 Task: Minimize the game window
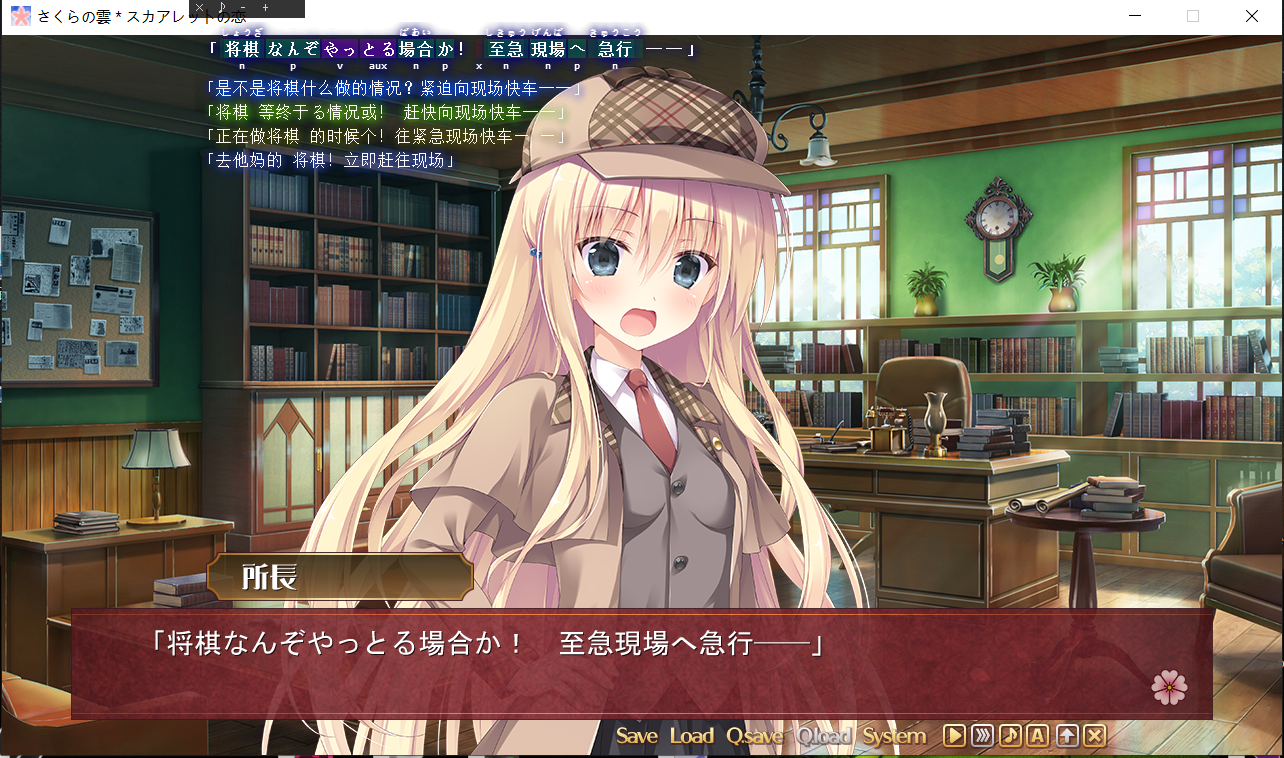(1134, 16)
